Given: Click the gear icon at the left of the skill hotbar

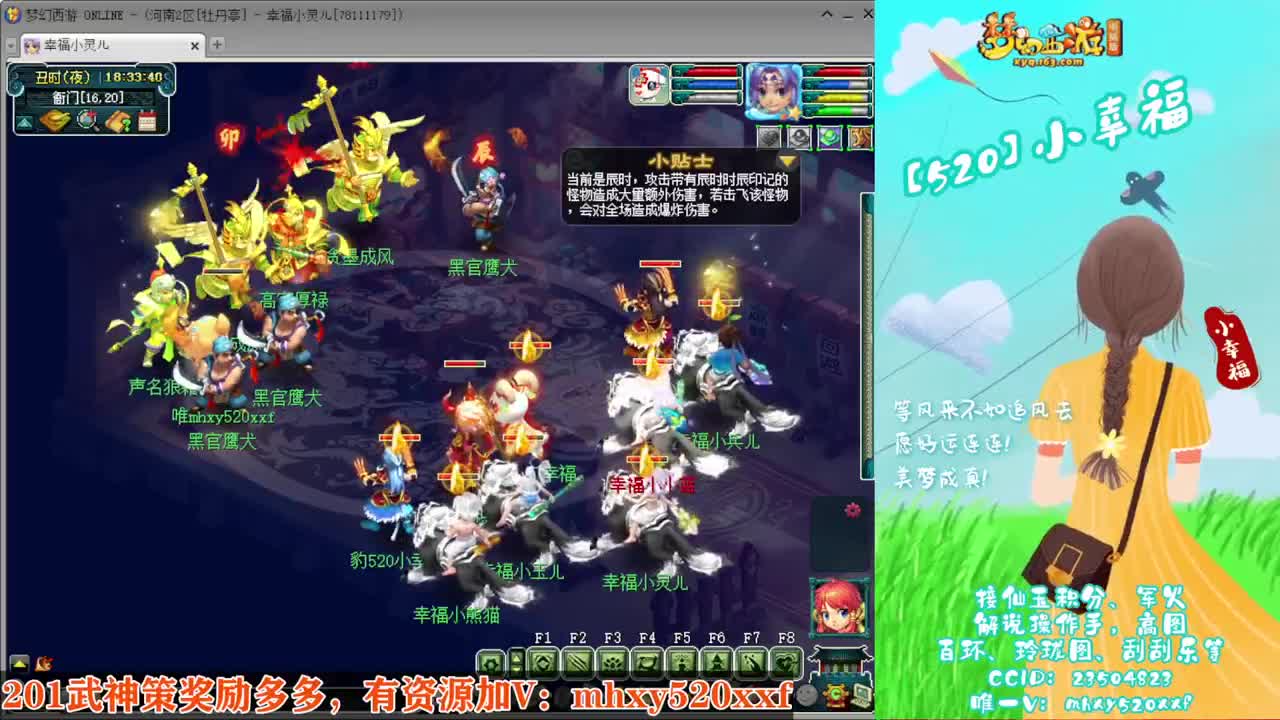Looking at the screenshot, I should (x=492, y=663).
